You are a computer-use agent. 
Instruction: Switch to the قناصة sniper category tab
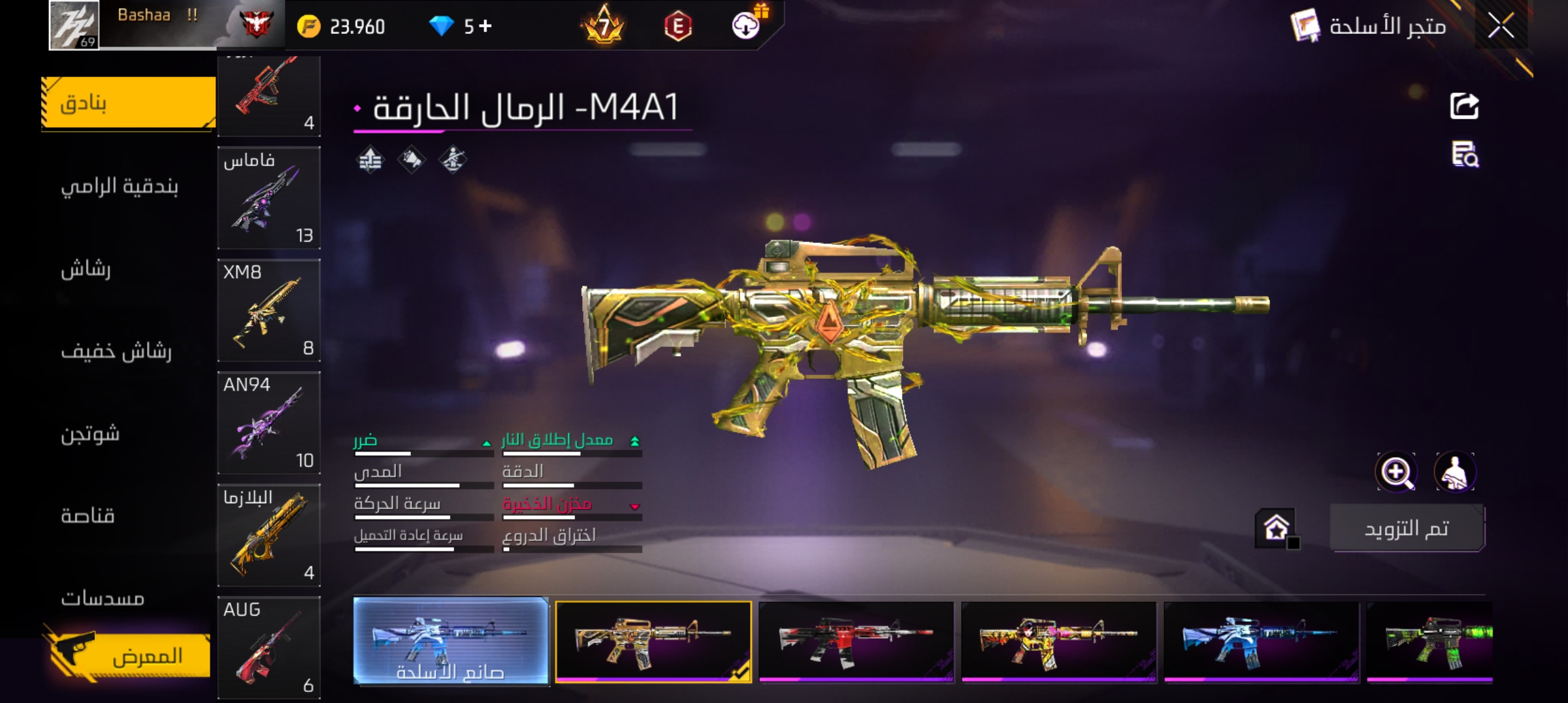[86, 517]
